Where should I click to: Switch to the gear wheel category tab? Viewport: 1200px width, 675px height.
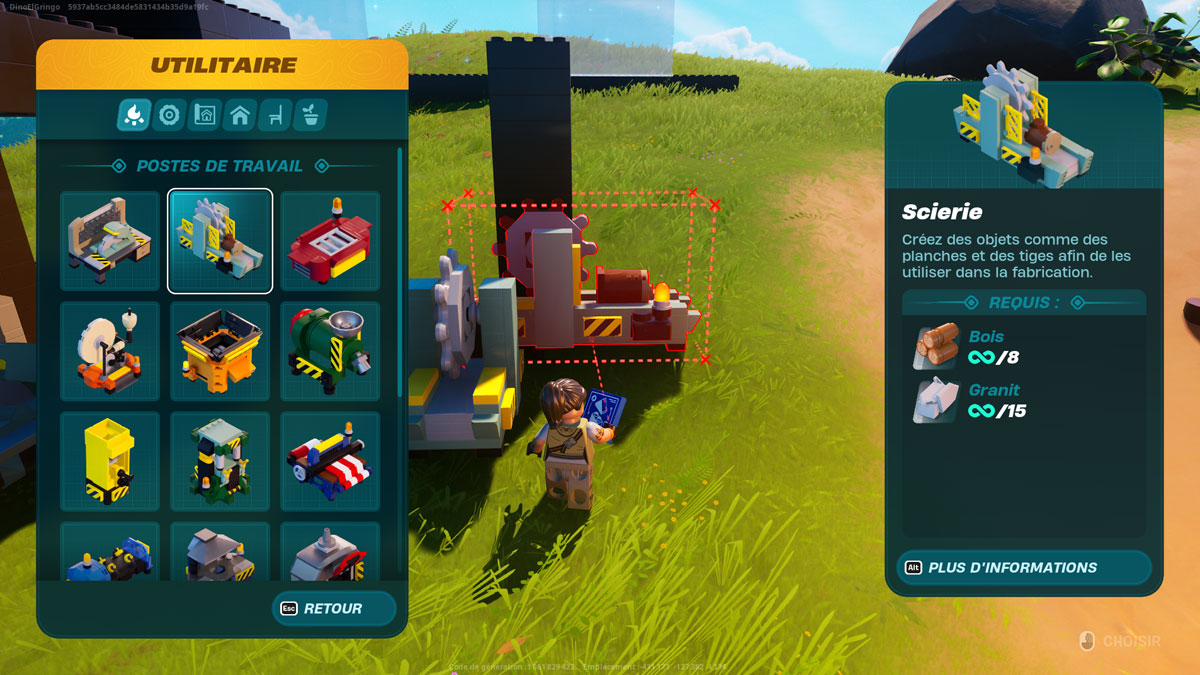tap(169, 116)
